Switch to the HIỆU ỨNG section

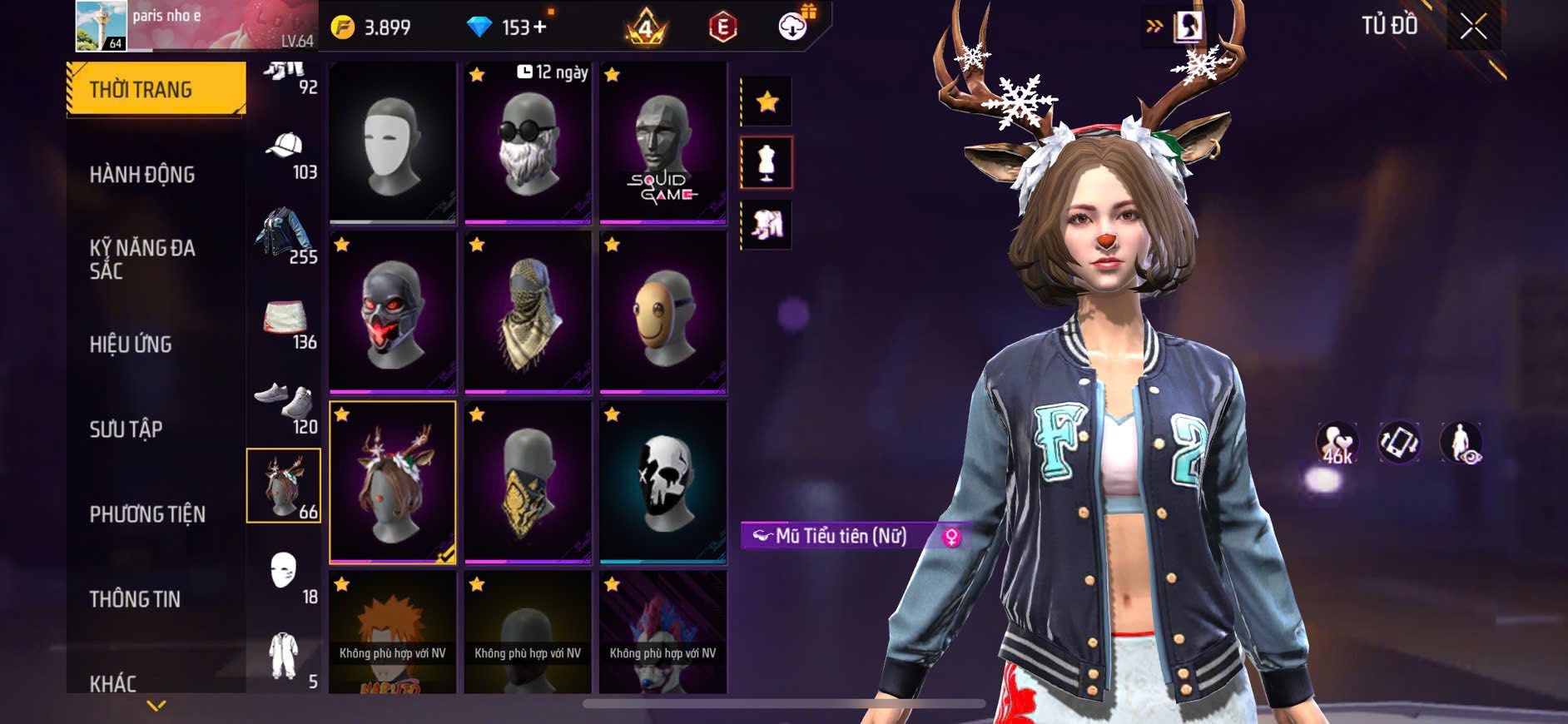[131, 345]
